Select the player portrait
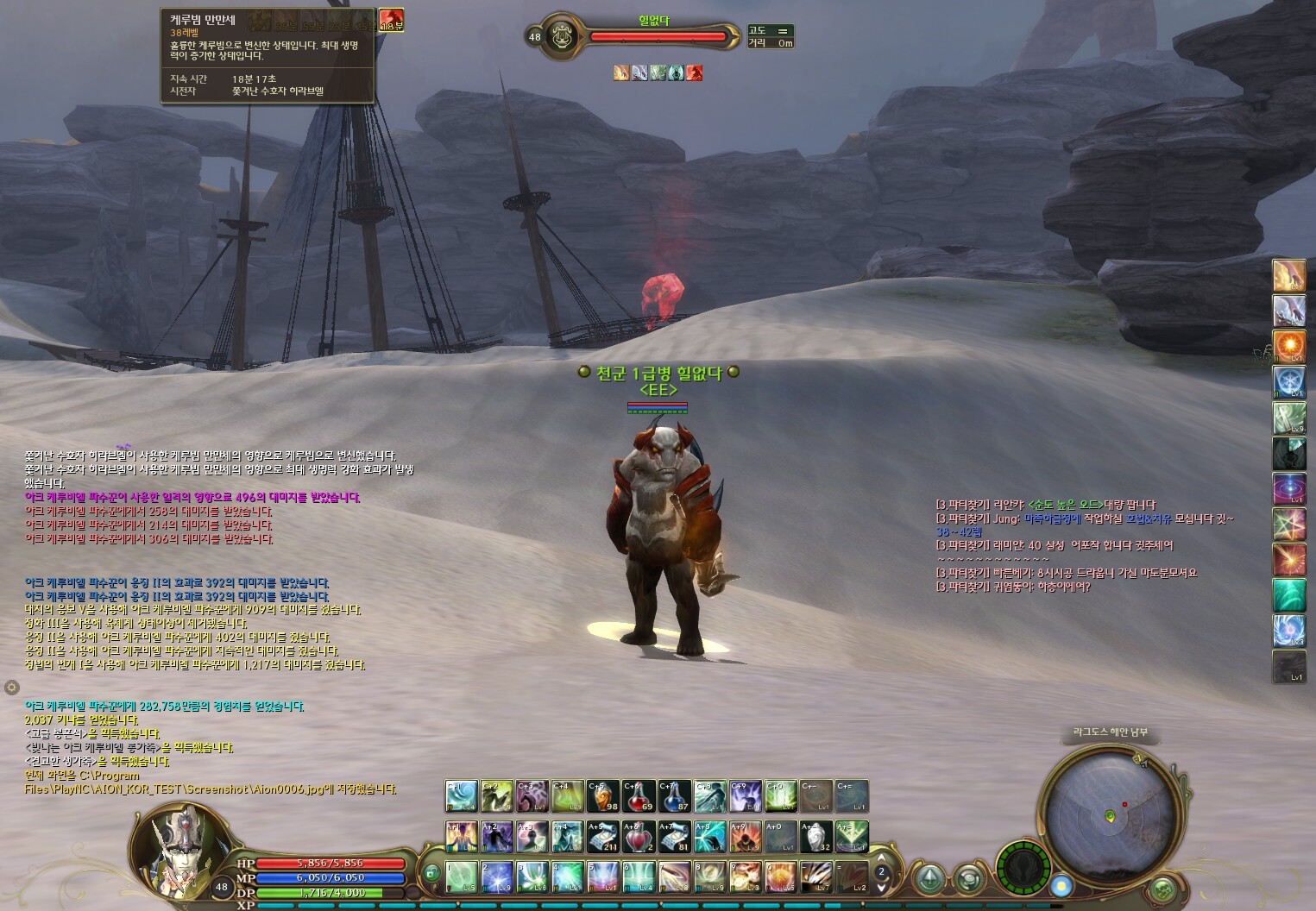The height and width of the screenshot is (911, 1316). coord(181,846)
